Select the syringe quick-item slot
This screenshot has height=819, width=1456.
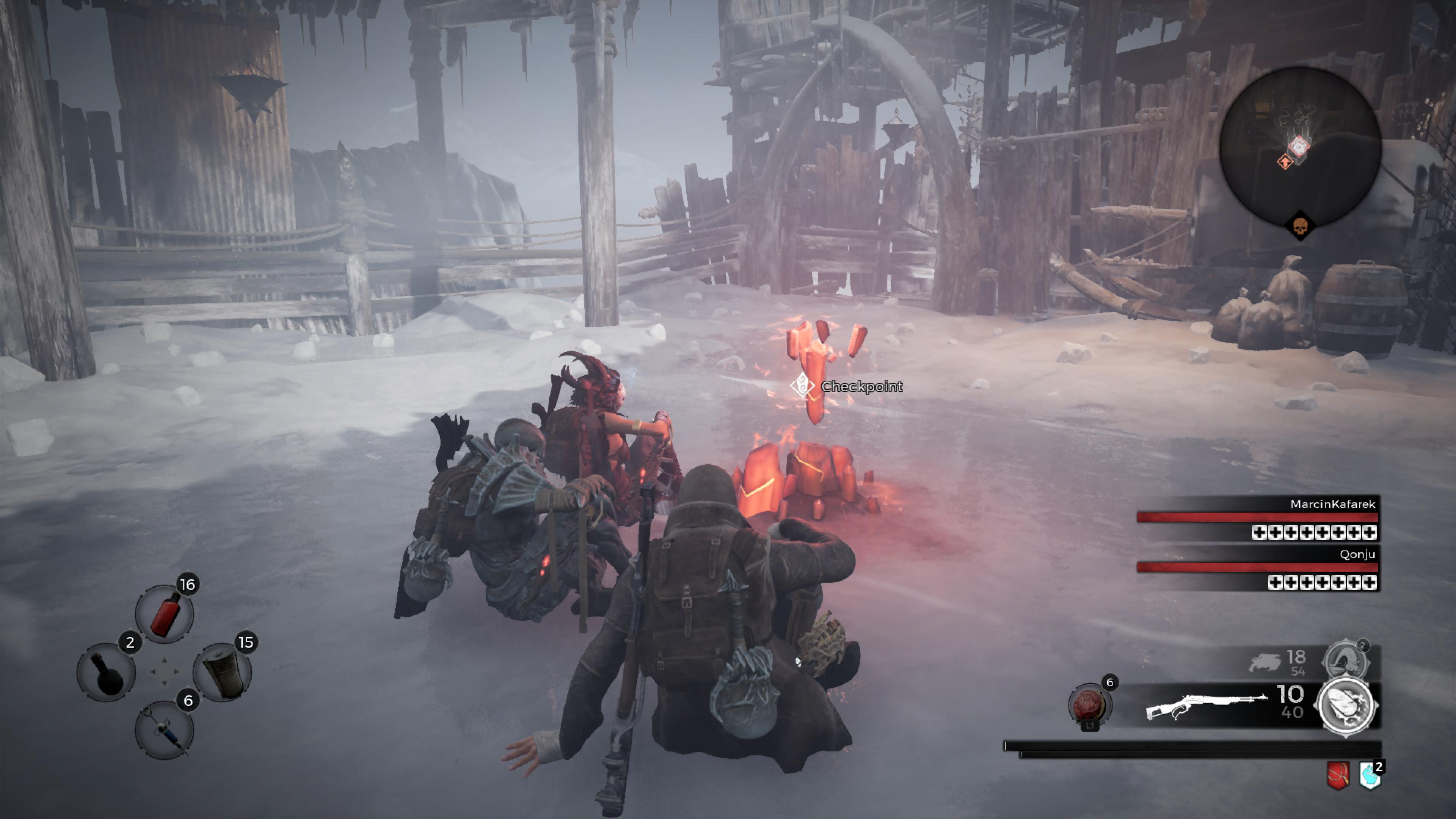(x=165, y=730)
